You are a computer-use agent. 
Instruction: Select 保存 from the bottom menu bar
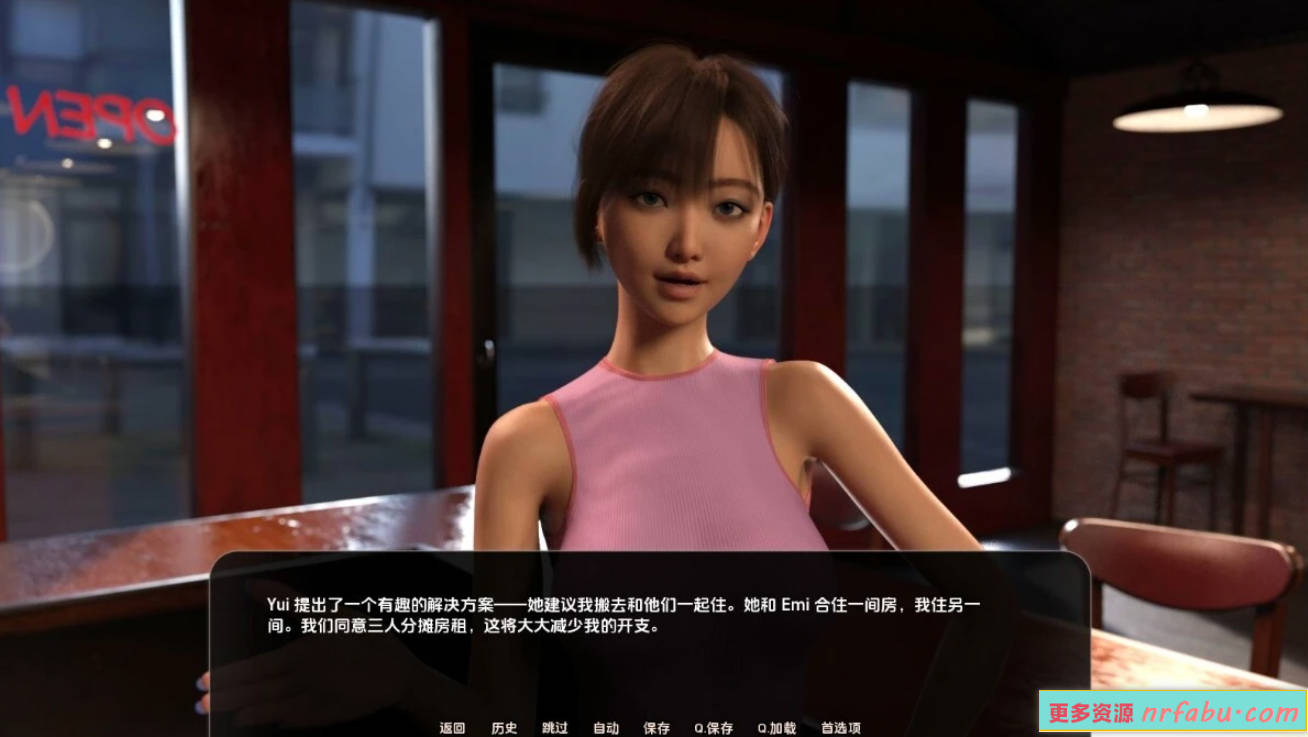[x=658, y=727]
